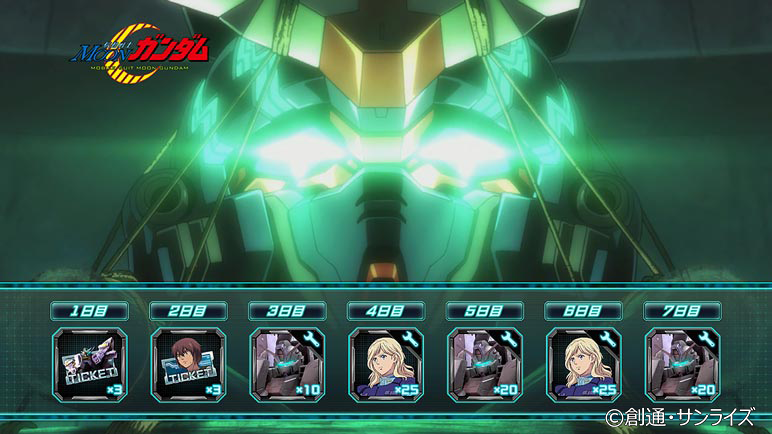Select the day 5 mecha part x20 reward
This screenshot has width=772, height=434.
pyautogui.click(x=485, y=364)
